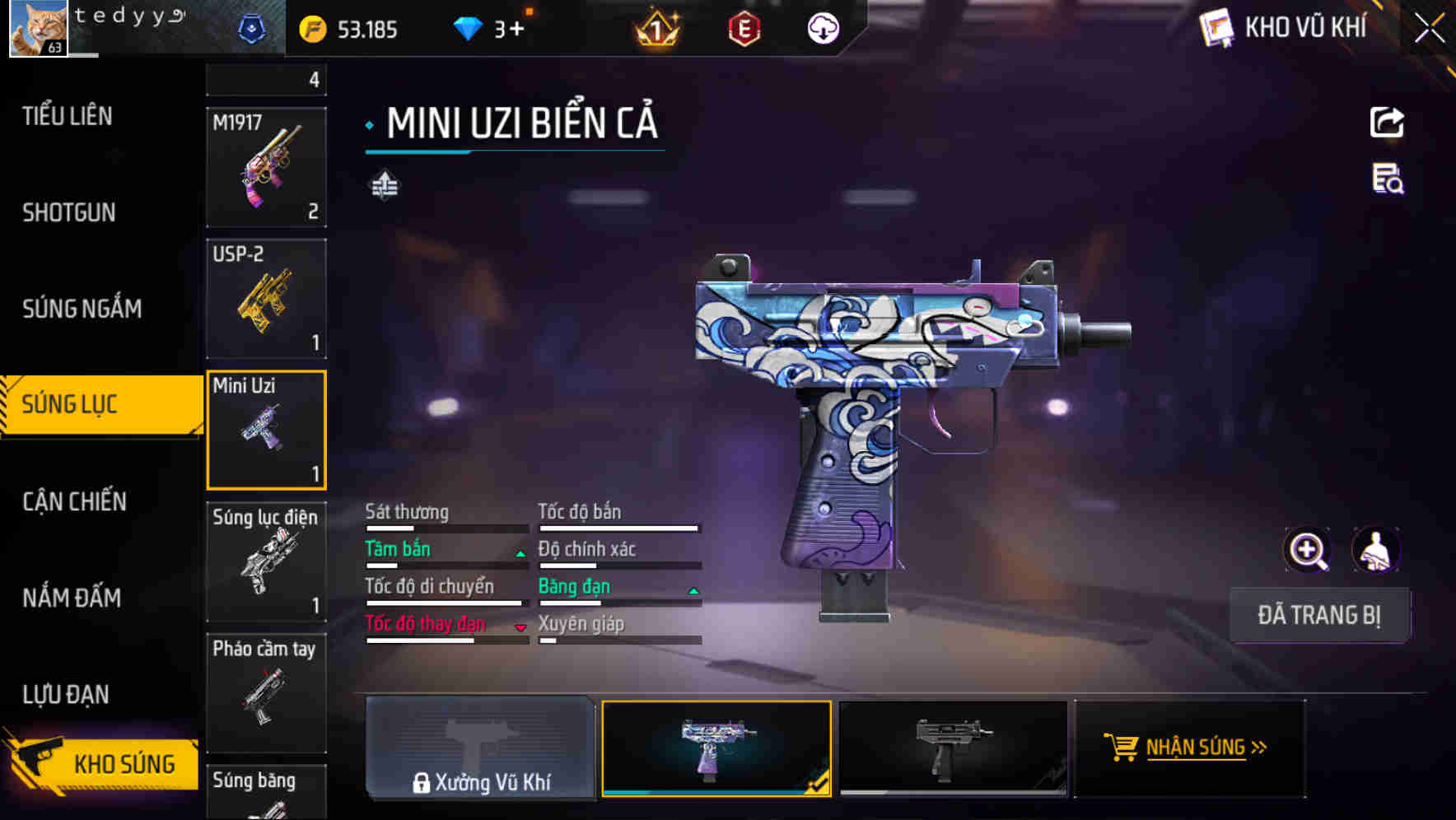Choose the Súng lục điện slot
The width and height of the screenshot is (1456, 820).
click(x=266, y=561)
